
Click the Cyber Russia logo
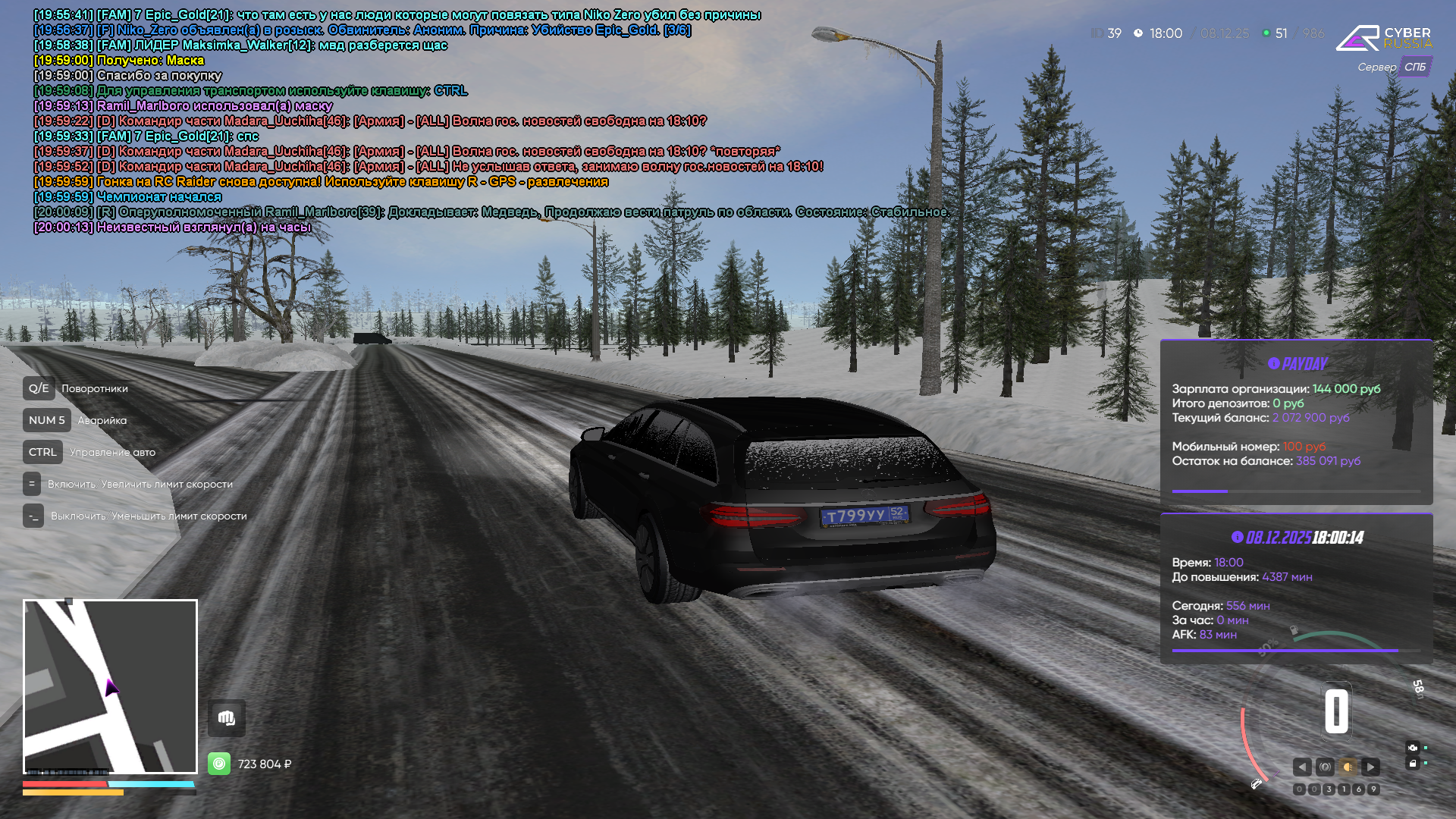click(1384, 38)
